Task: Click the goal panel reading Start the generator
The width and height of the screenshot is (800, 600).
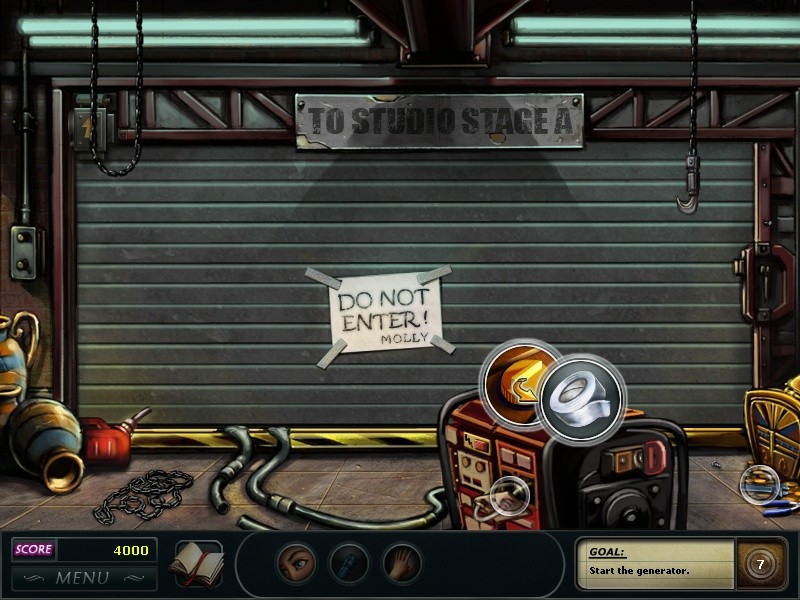Action: [655, 563]
